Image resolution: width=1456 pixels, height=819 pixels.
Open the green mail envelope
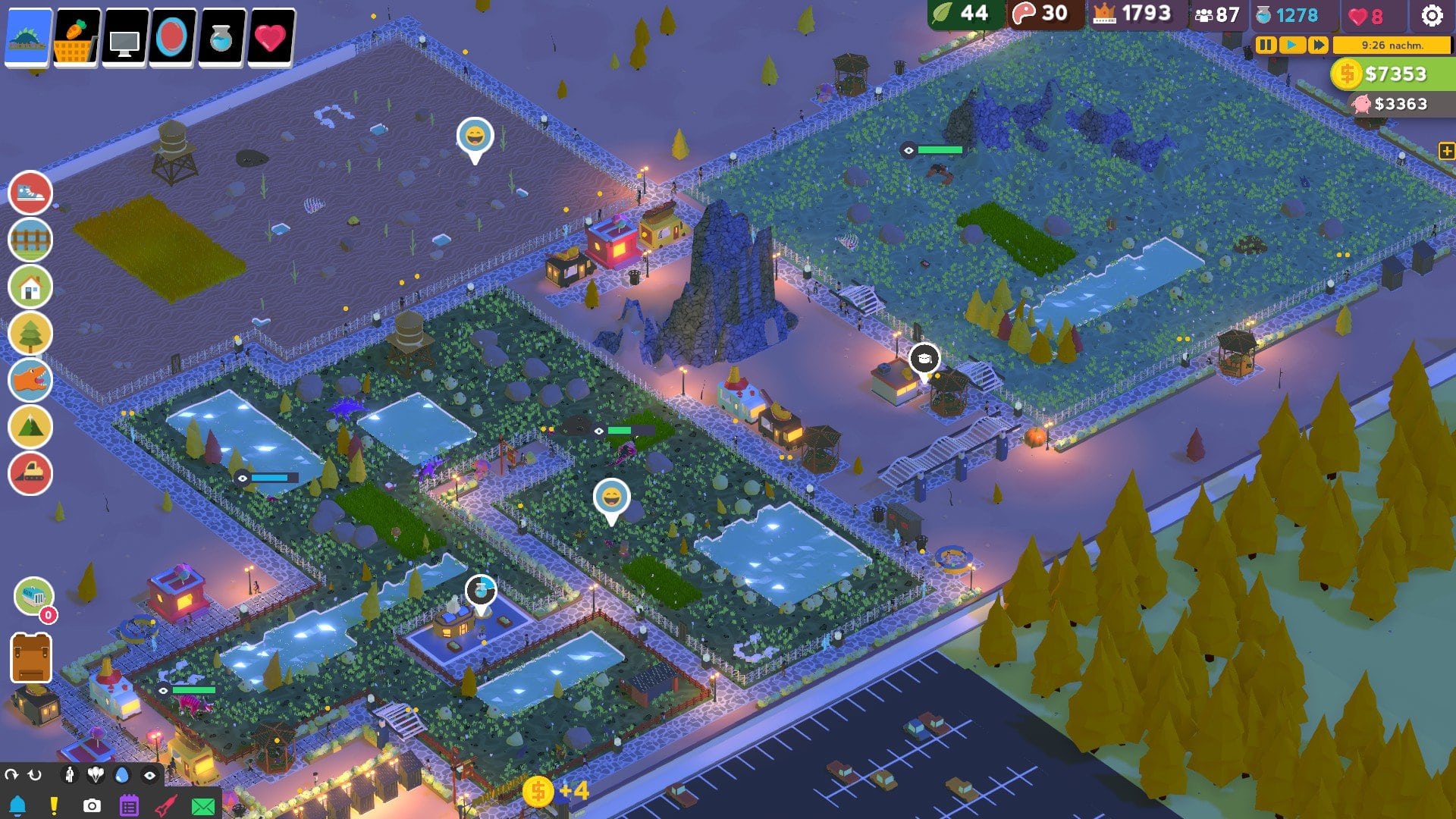coord(203,806)
